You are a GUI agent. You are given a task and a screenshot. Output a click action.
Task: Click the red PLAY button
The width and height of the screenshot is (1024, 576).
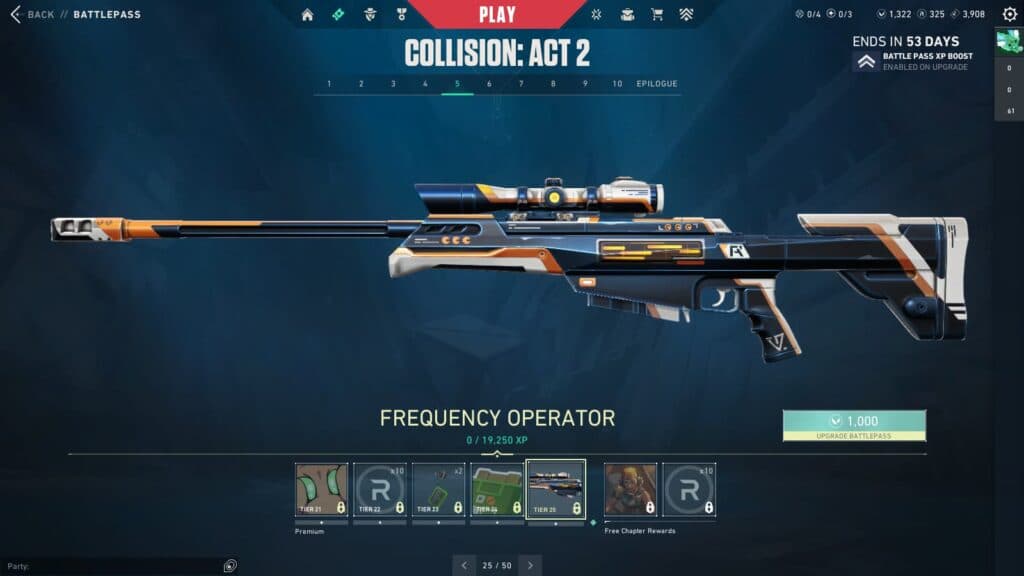click(x=497, y=14)
